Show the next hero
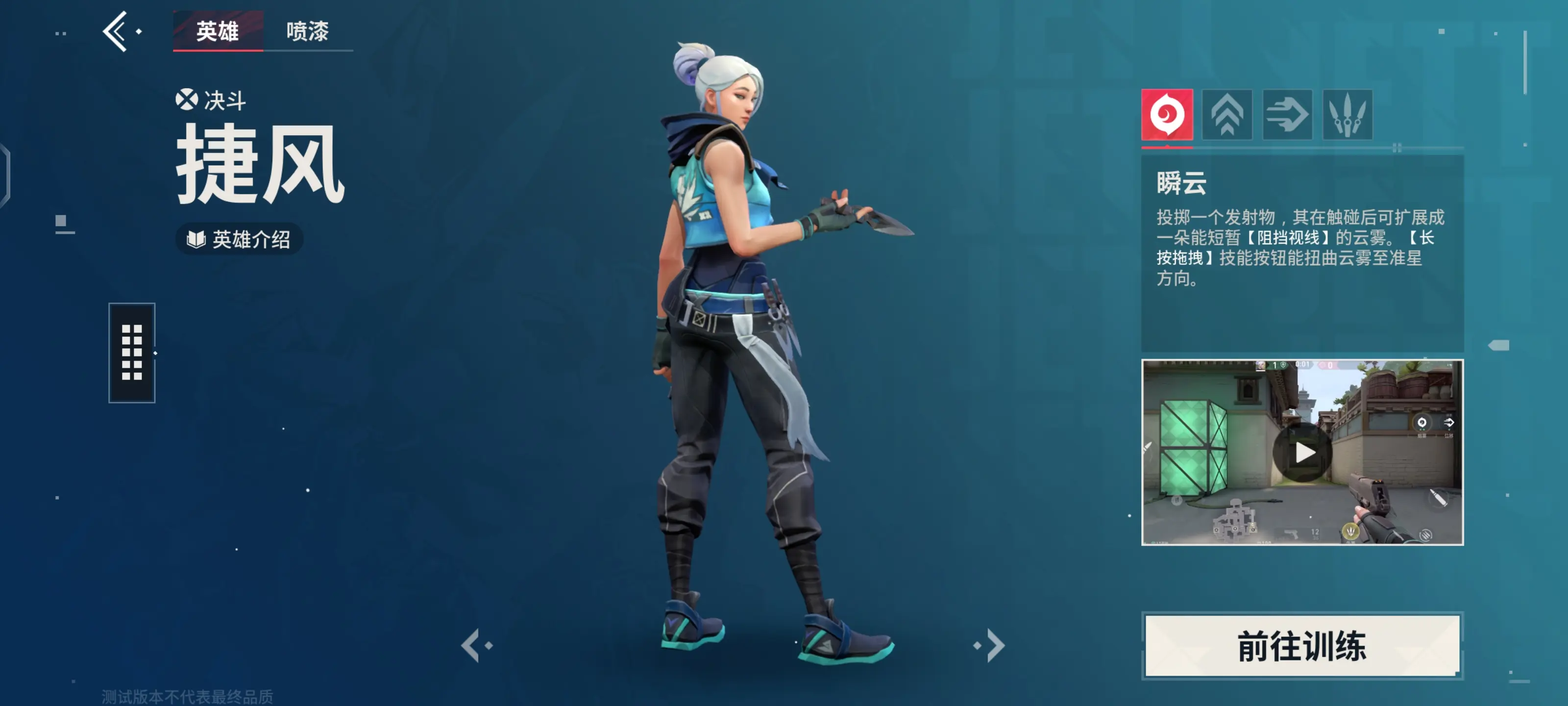Image resolution: width=1568 pixels, height=706 pixels. [x=993, y=645]
